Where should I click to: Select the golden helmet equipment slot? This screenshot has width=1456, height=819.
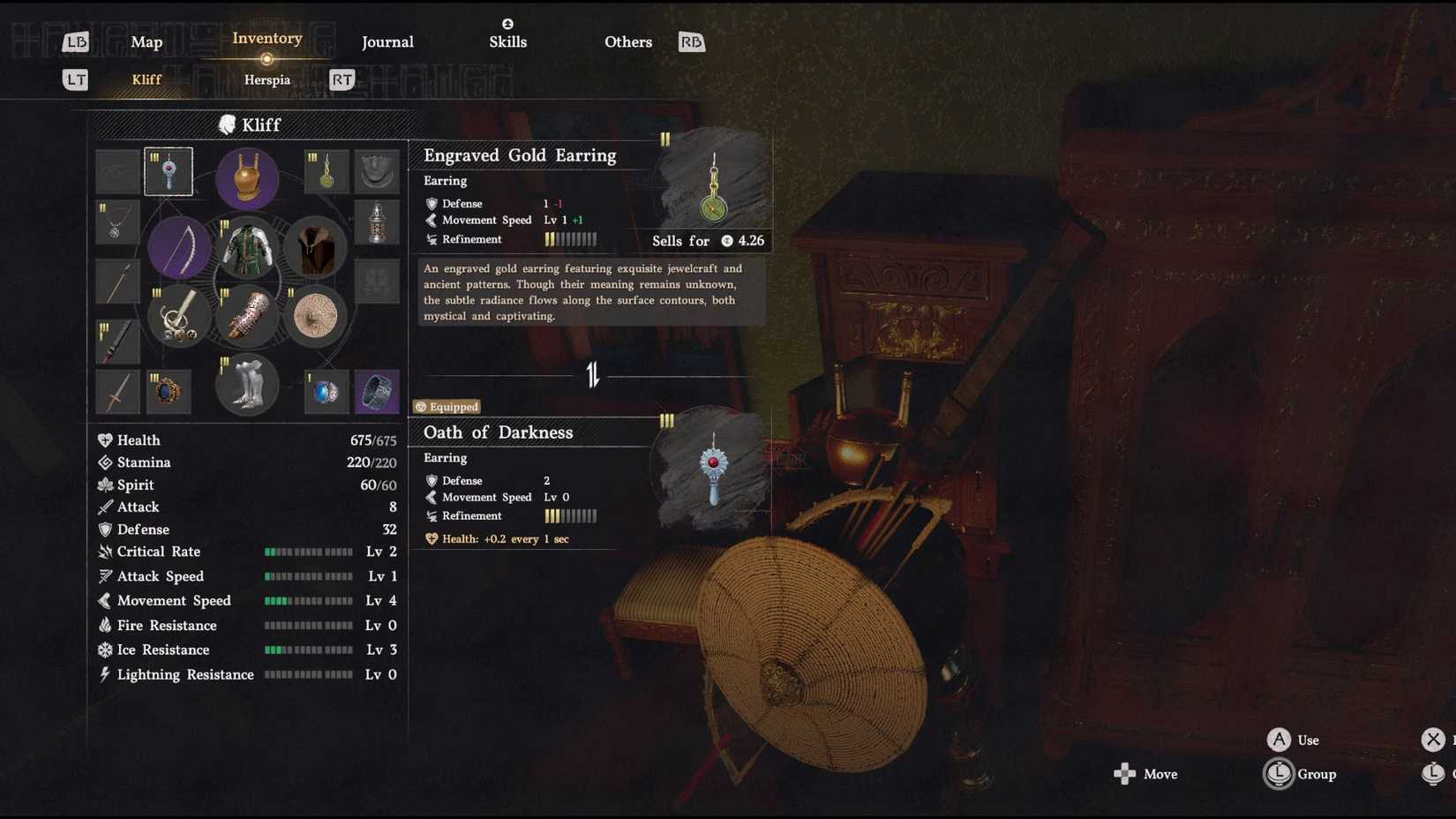point(247,179)
